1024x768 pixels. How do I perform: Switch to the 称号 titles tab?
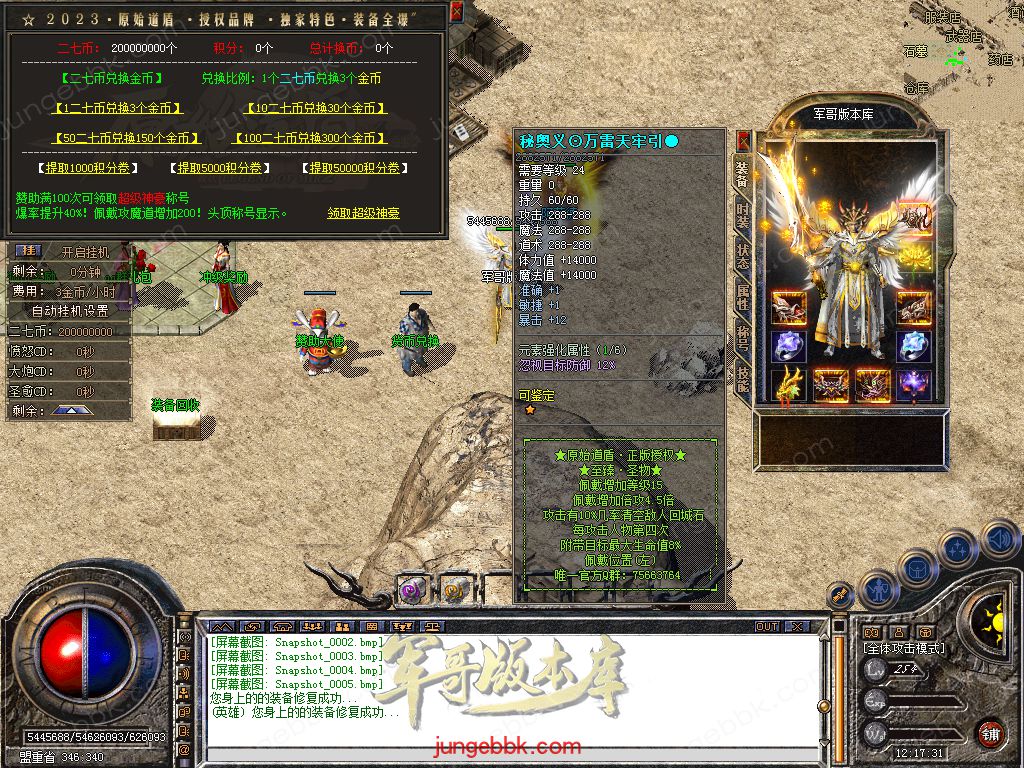coord(742,337)
